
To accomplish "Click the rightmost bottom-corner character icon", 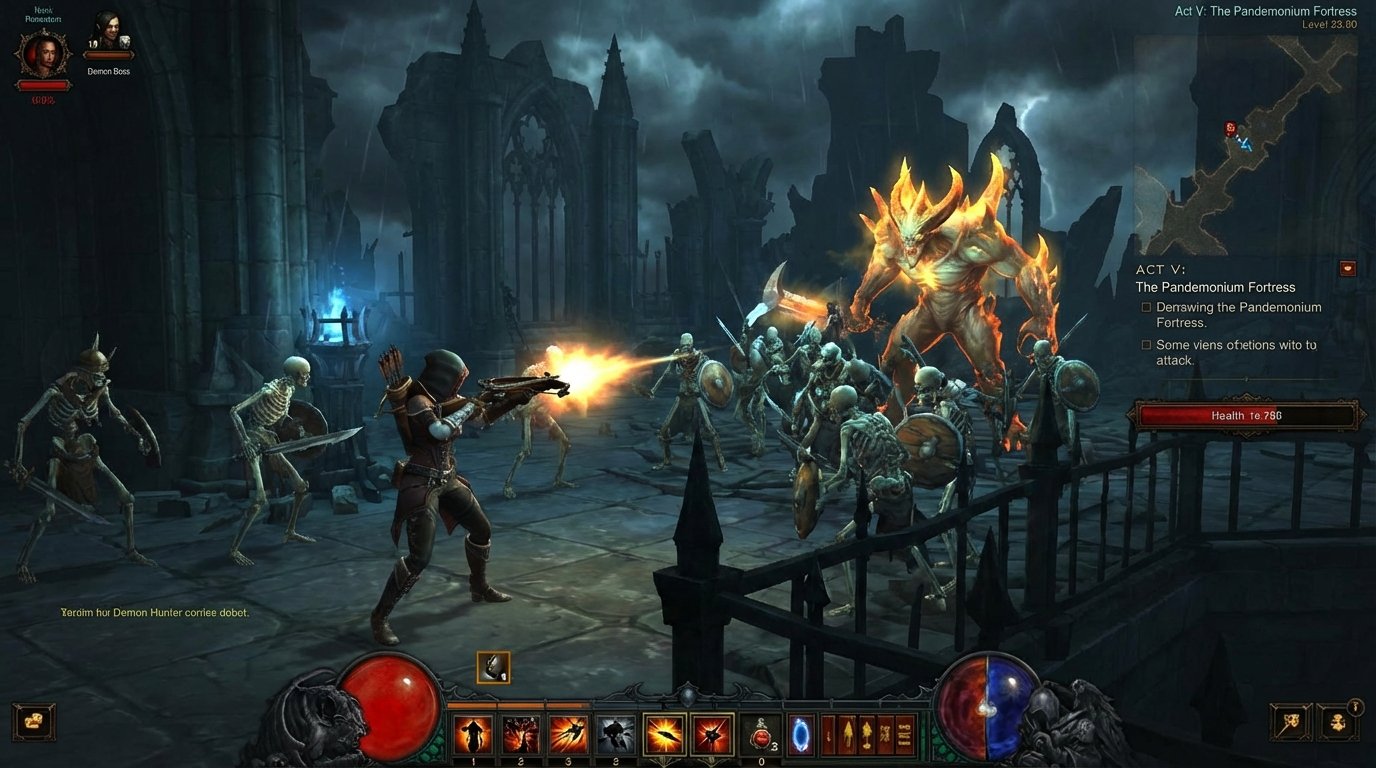I will [1340, 721].
